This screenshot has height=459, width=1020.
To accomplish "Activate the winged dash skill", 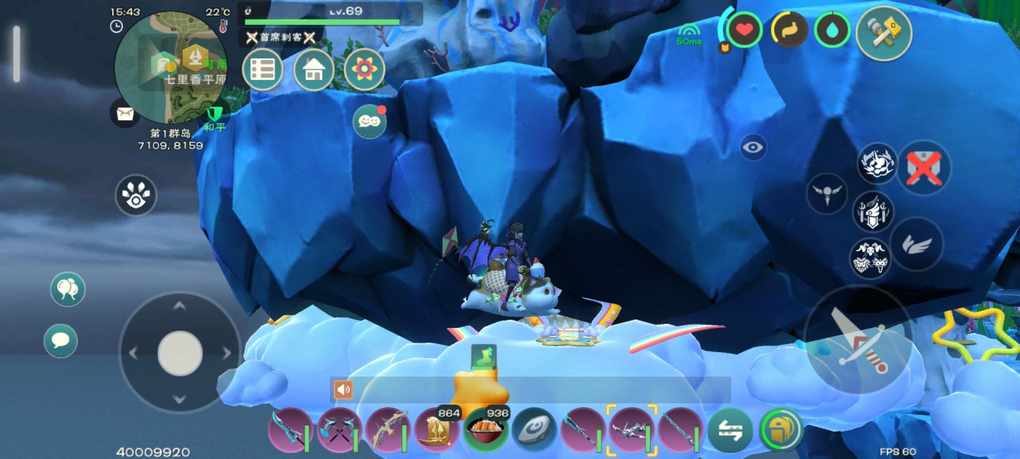I will coord(916,244).
